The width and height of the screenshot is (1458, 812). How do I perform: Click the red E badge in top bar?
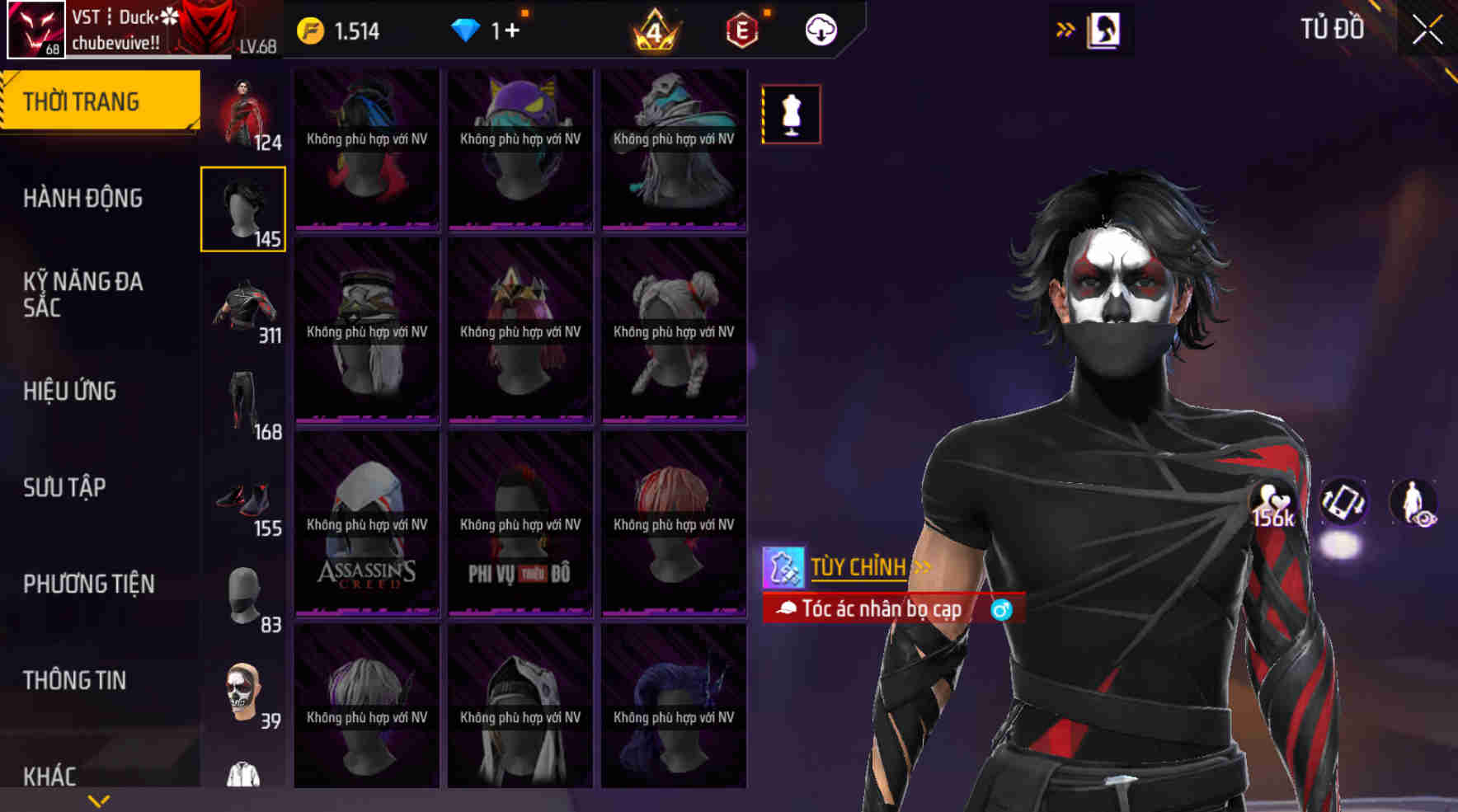coord(740,31)
